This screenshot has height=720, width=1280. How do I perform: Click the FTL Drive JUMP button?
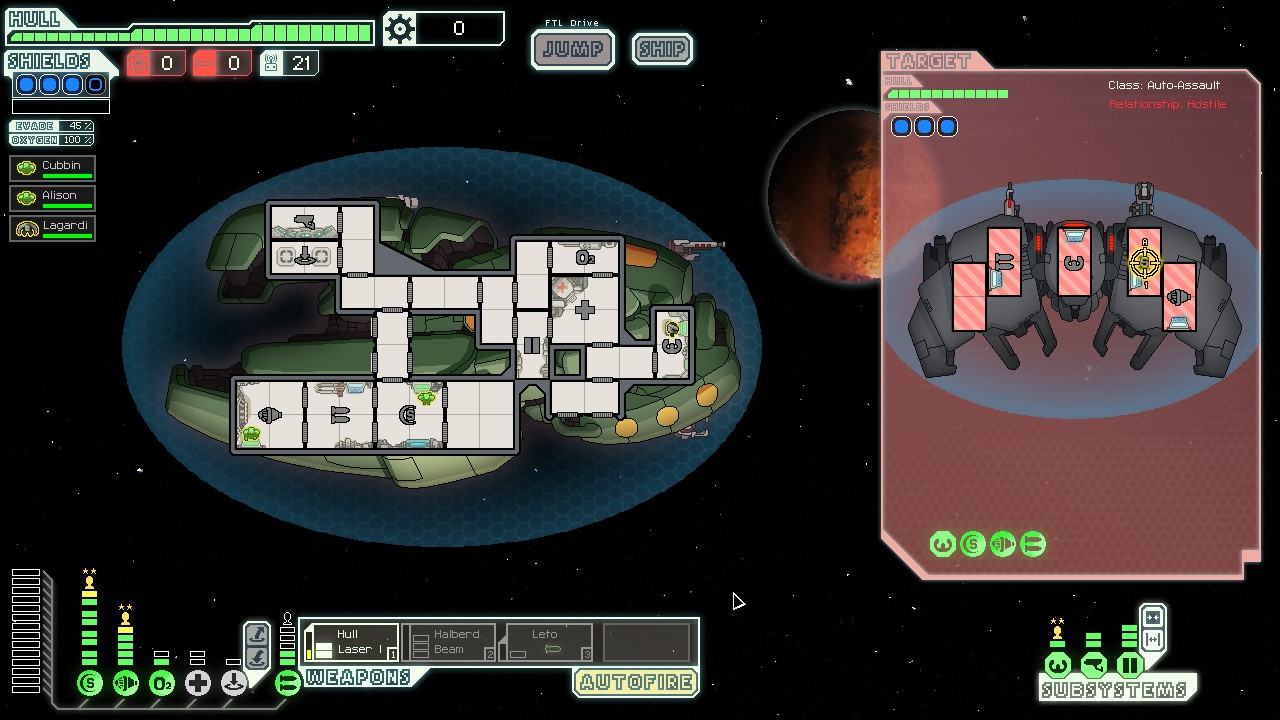572,49
